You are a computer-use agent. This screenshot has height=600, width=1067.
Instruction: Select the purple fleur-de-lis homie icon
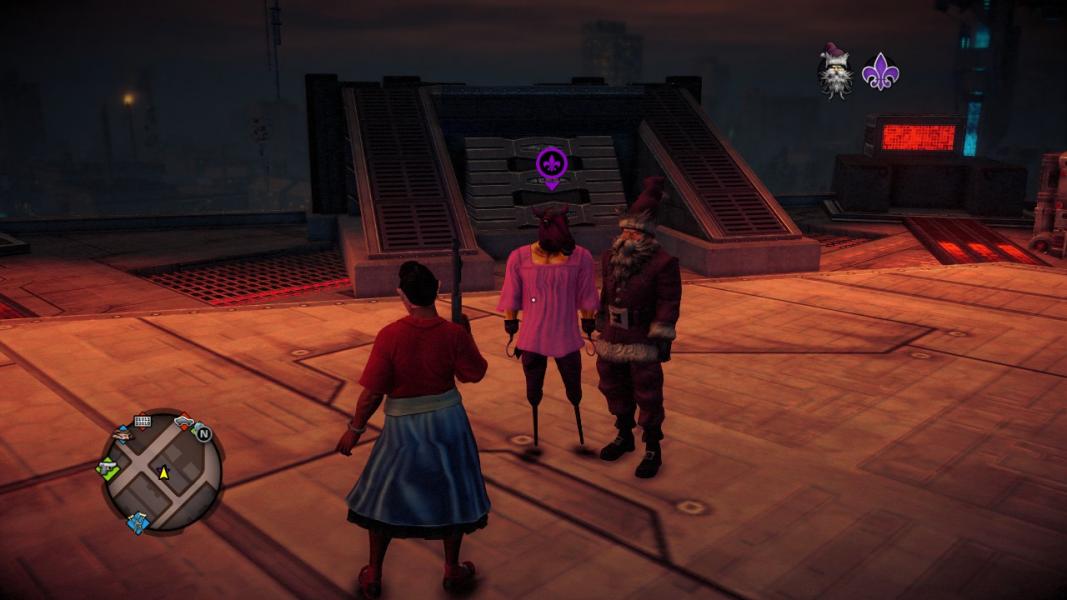tap(880, 72)
